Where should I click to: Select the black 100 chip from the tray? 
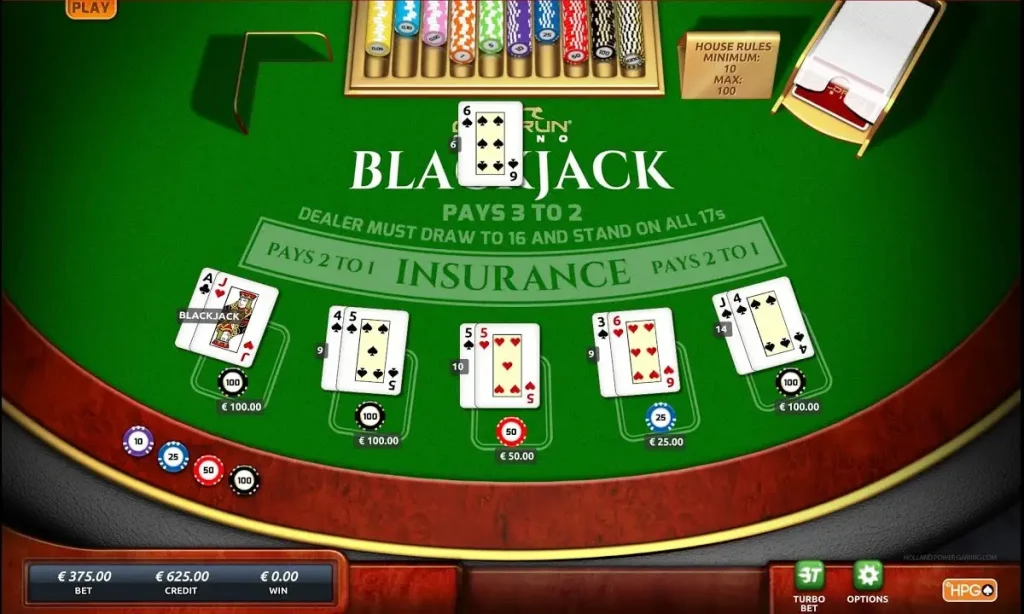[244, 481]
